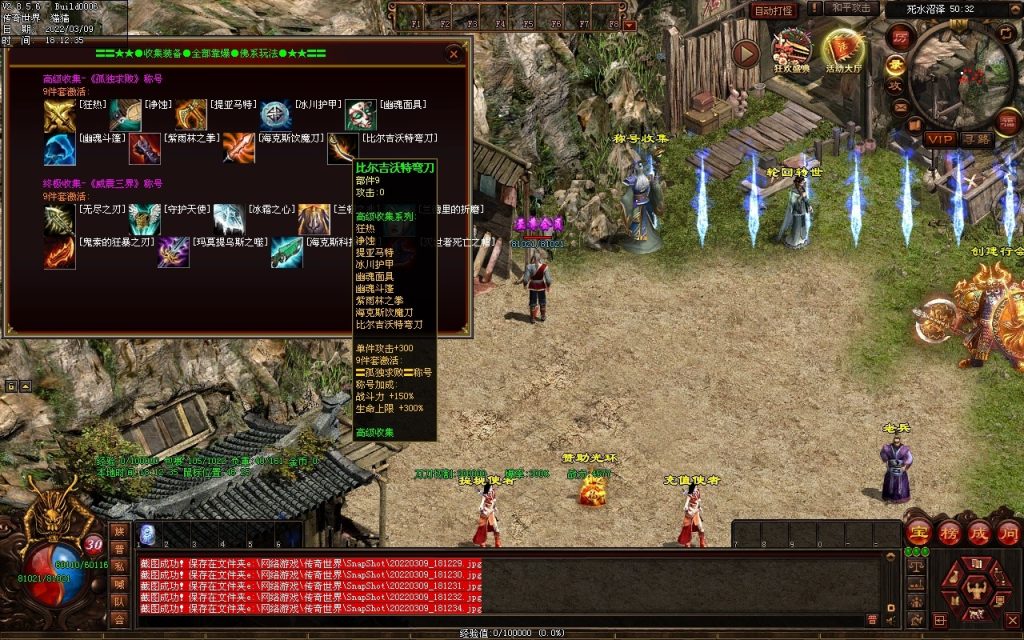Open the VIP panel
The image size is (1024, 640).
938,138
